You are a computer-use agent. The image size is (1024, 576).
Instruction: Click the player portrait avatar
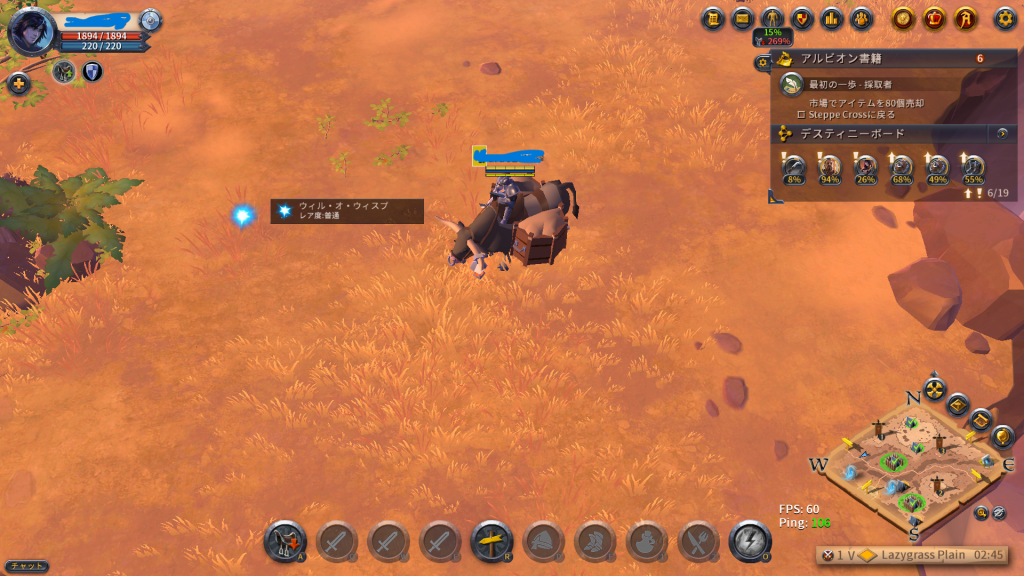[x=31, y=31]
